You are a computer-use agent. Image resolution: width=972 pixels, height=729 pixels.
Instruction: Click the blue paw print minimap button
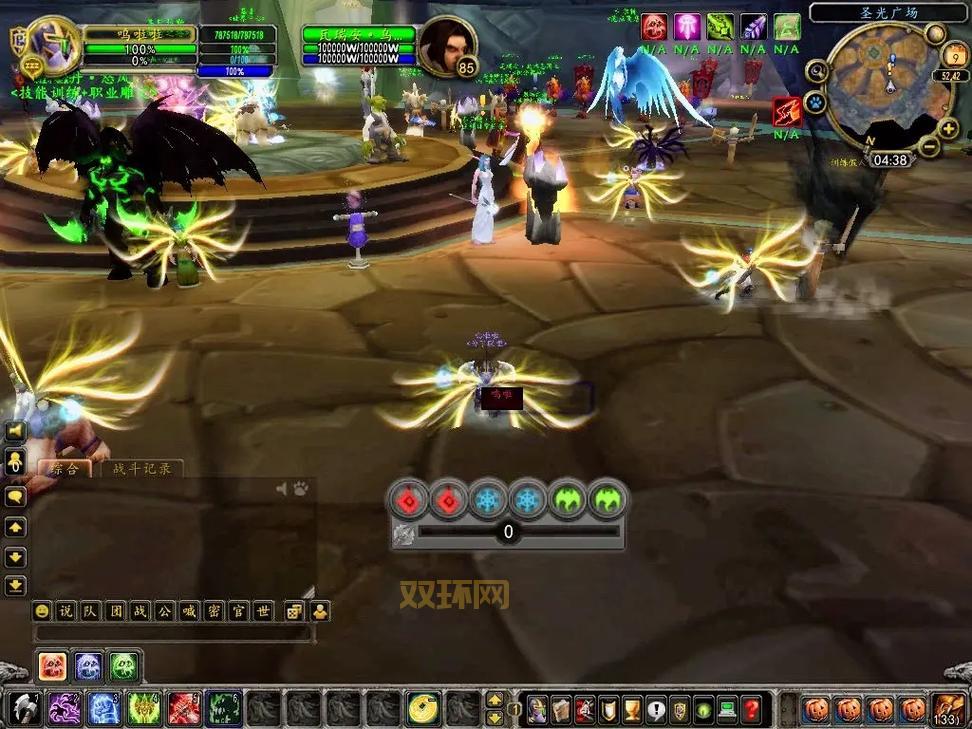point(815,102)
